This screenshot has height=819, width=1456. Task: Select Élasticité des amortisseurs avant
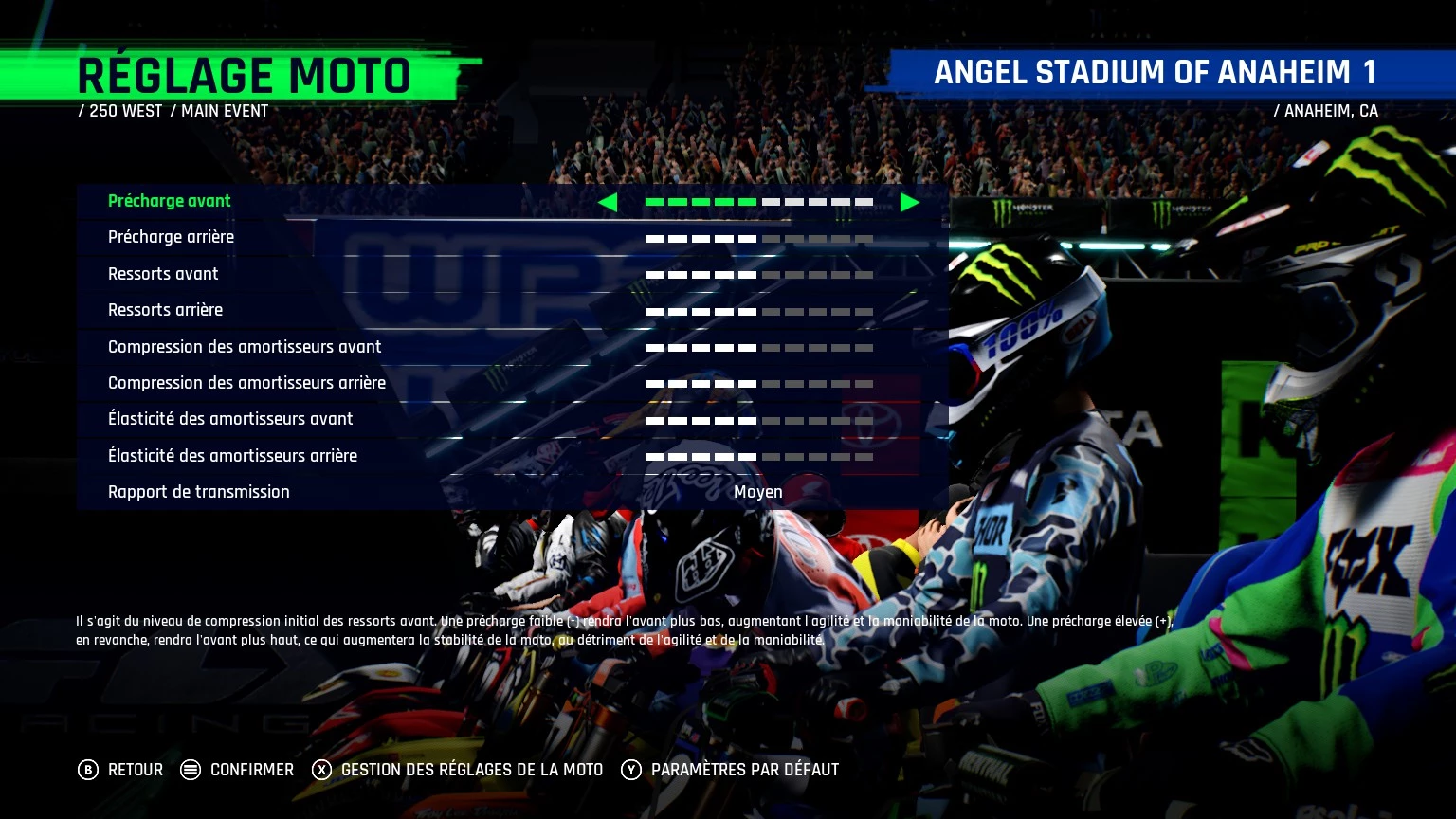pos(231,419)
